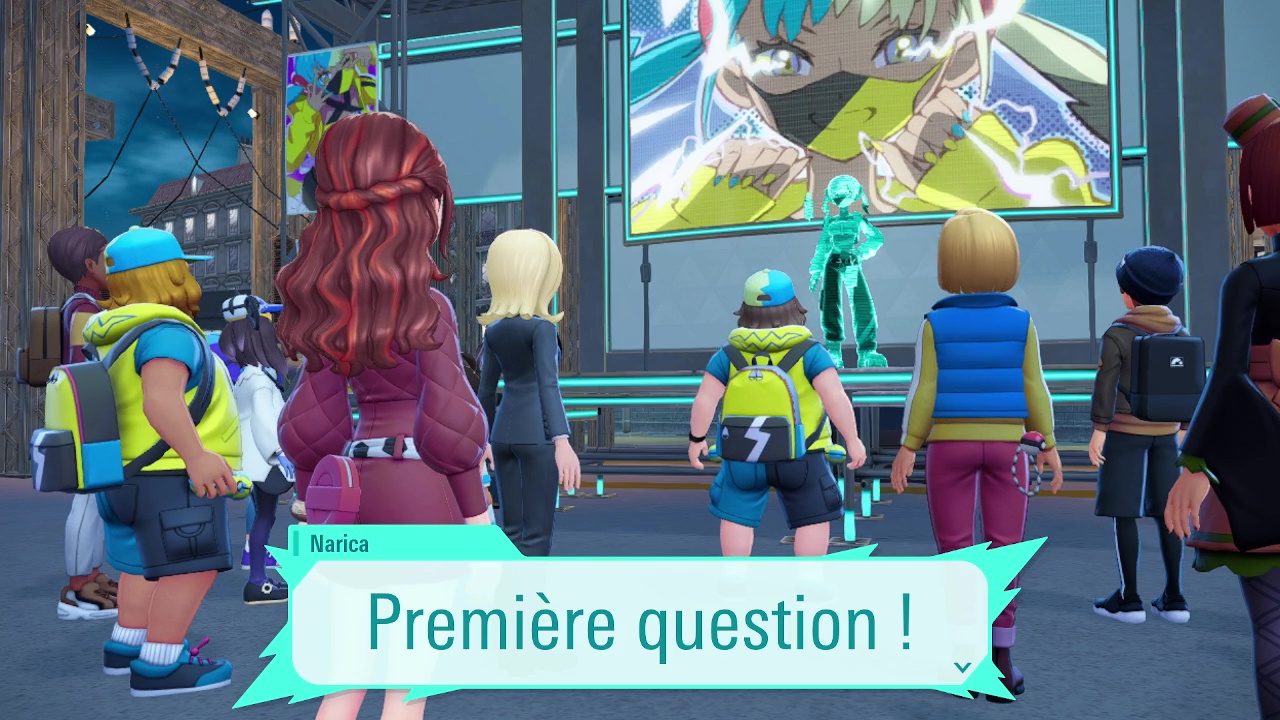
Task: Select the Narica name tag
Action: [x=340, y=545]
